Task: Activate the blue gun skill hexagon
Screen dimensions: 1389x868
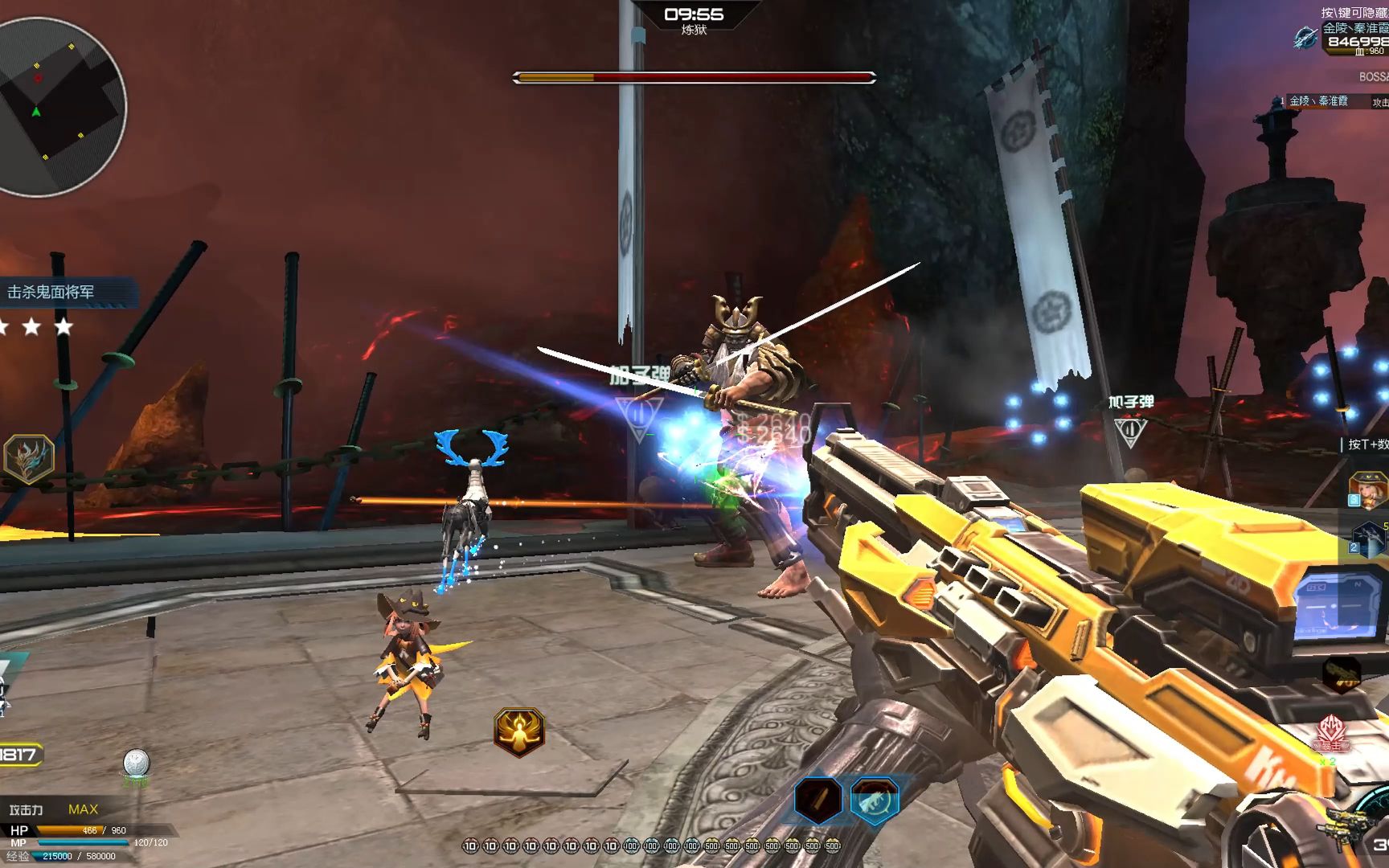Action: click(x=875, y=800)
